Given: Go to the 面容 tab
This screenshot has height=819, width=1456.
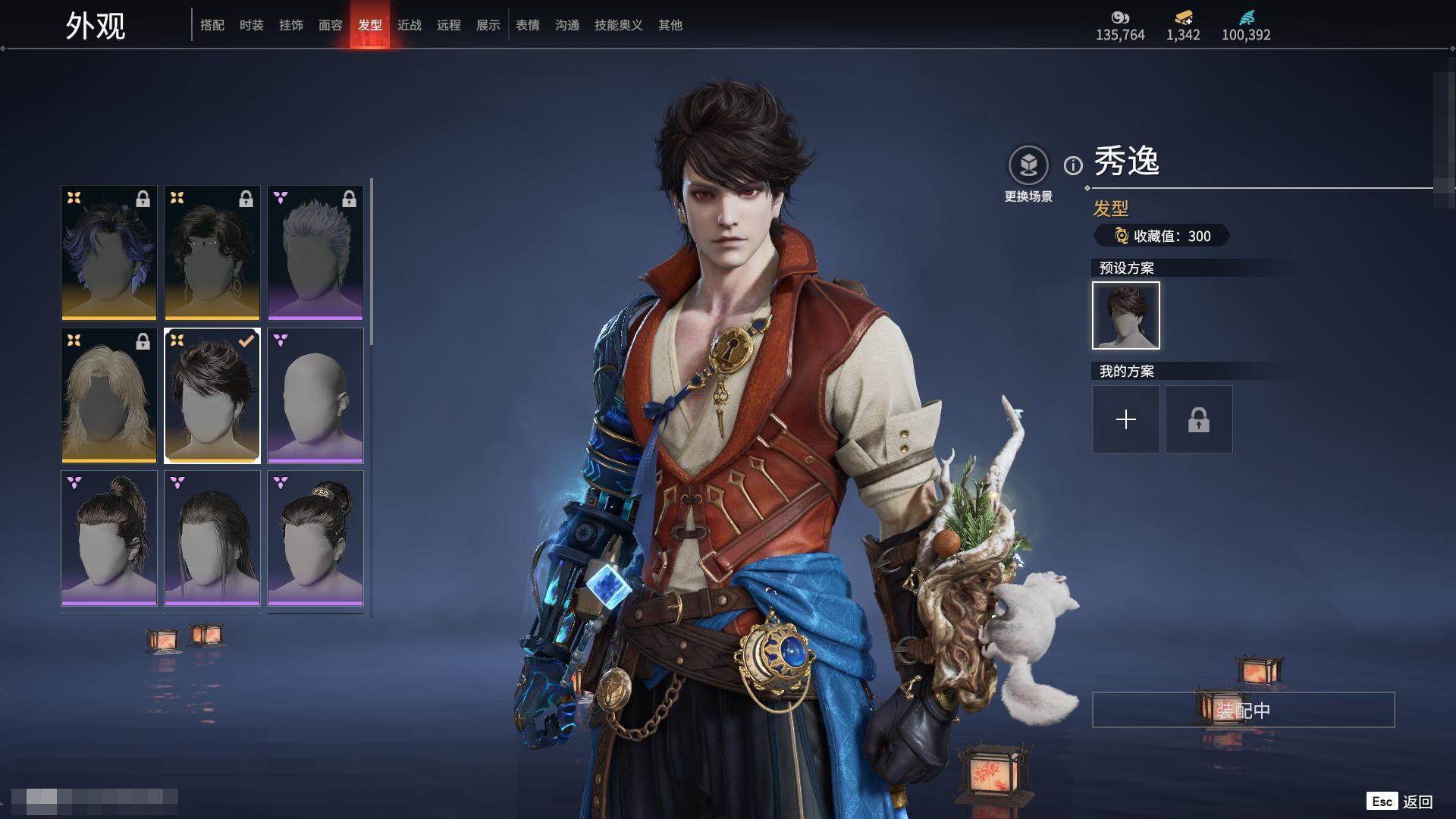Looking at the screenshot, I should coord(331,25).
